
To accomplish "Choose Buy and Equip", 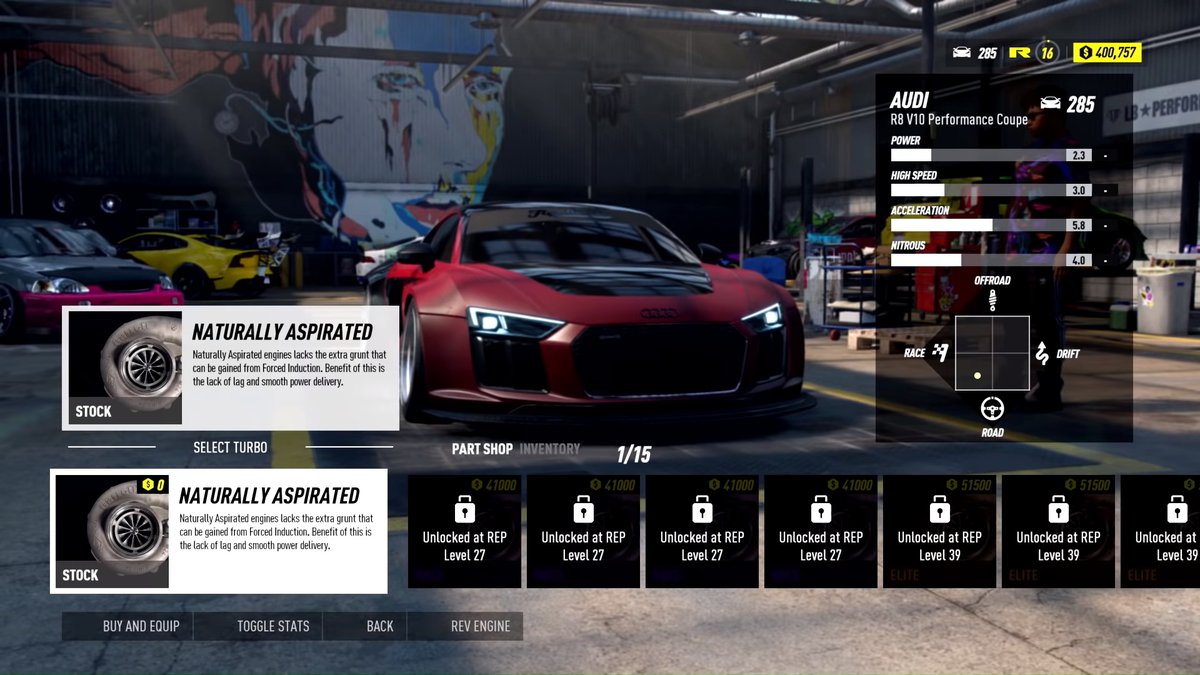I will 141,626.
